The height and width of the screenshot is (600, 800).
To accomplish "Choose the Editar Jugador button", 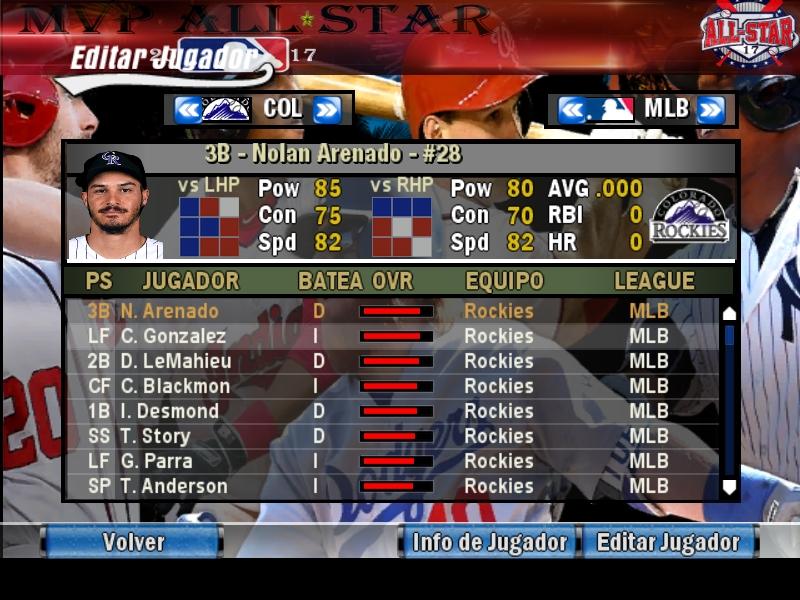I will (668, 542).
